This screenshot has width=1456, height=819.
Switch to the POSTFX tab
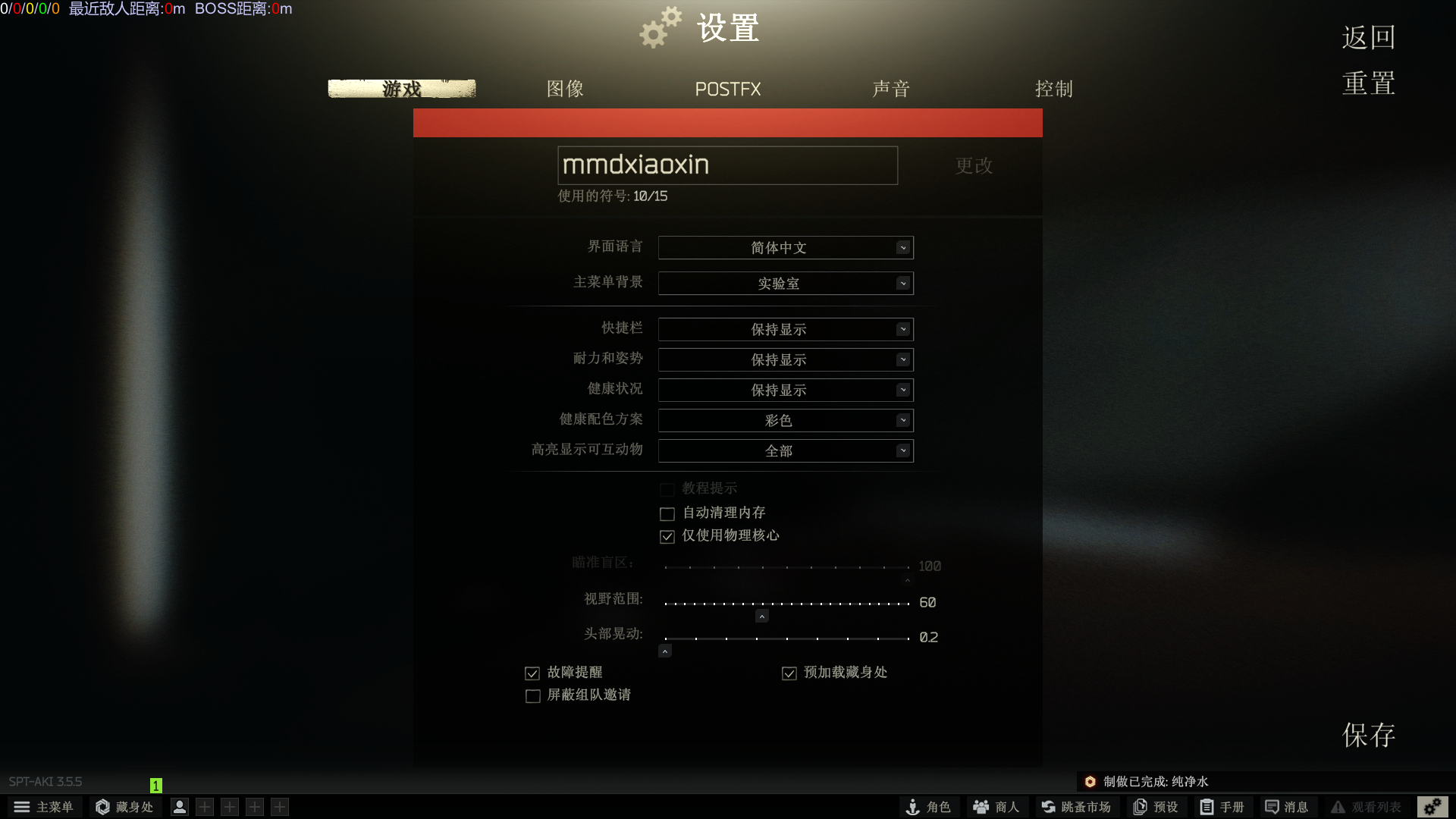[727, 89]
